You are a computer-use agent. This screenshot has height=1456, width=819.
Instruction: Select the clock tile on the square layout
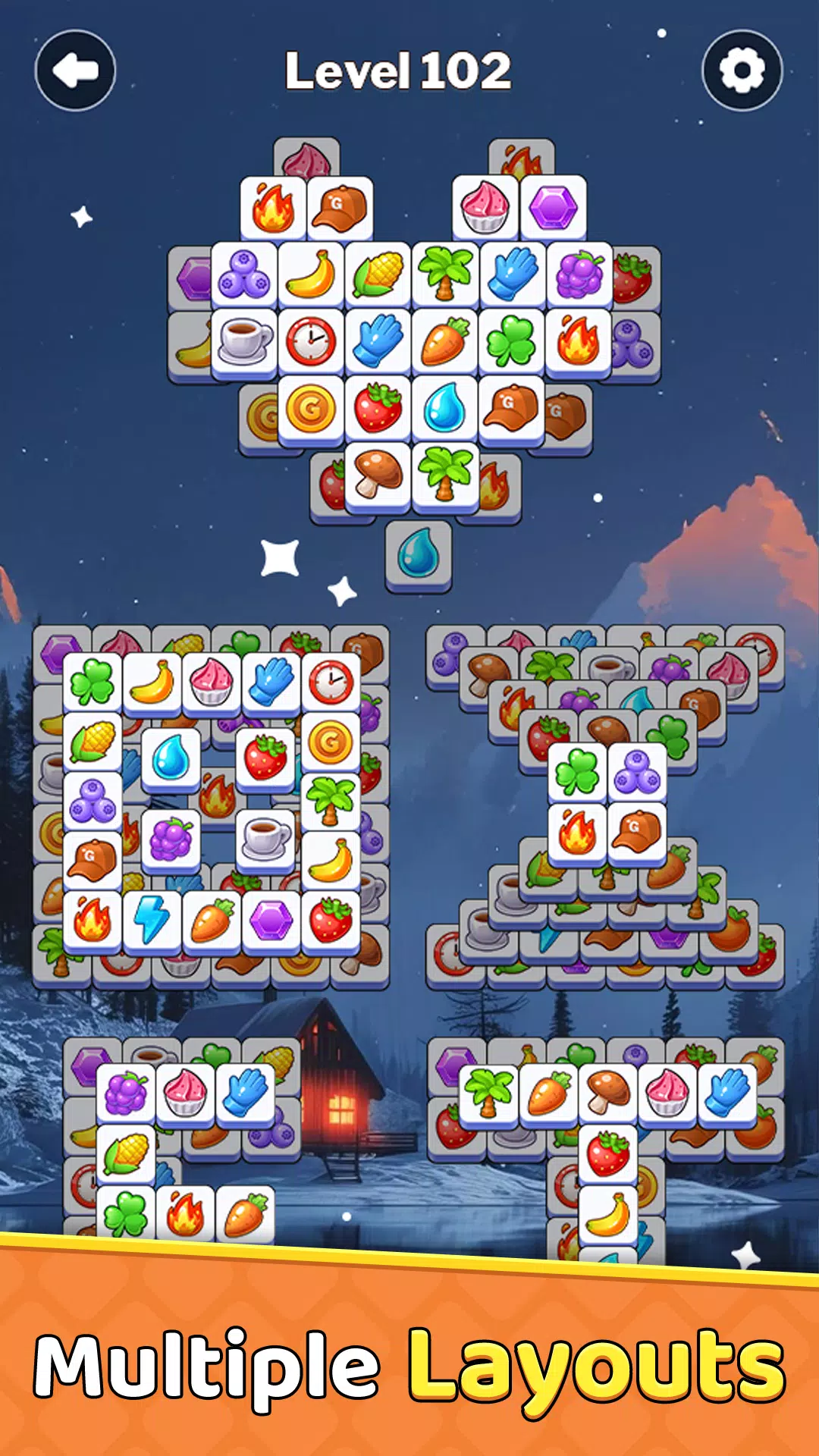pyautogui.click(x=331, y=681)
